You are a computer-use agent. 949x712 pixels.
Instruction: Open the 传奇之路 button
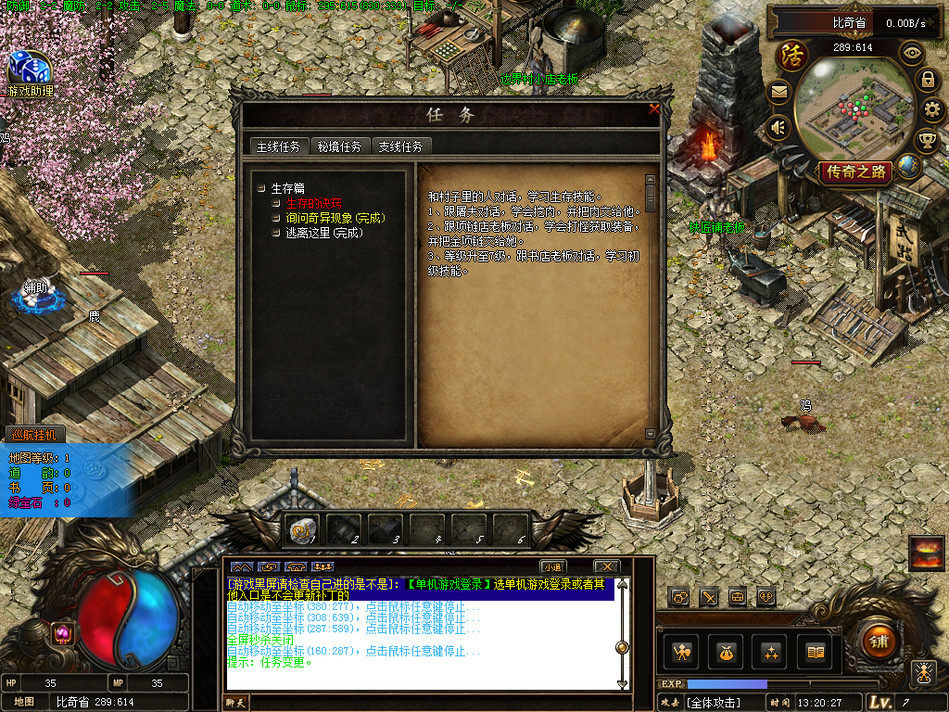tap(856, 171)
